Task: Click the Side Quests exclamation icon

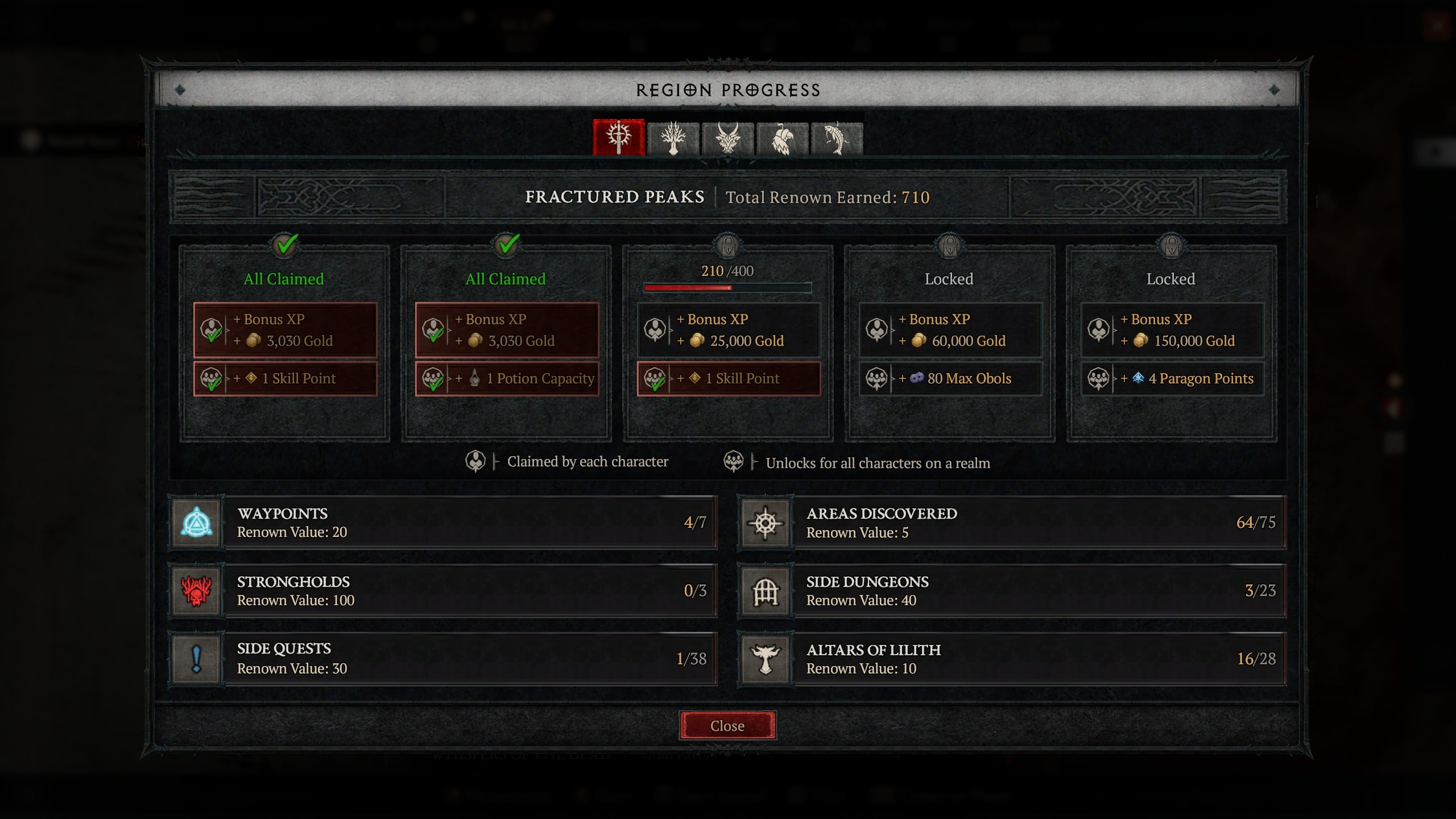Action: [197, 659]
